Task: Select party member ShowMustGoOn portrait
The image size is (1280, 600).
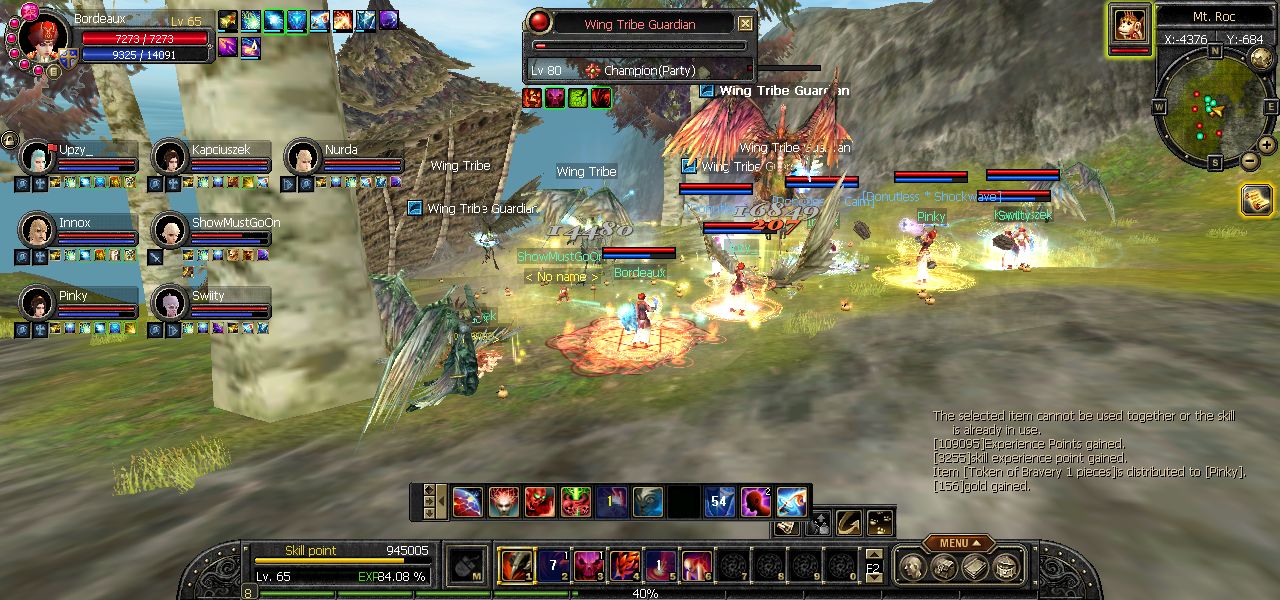Action: (170, 231)
